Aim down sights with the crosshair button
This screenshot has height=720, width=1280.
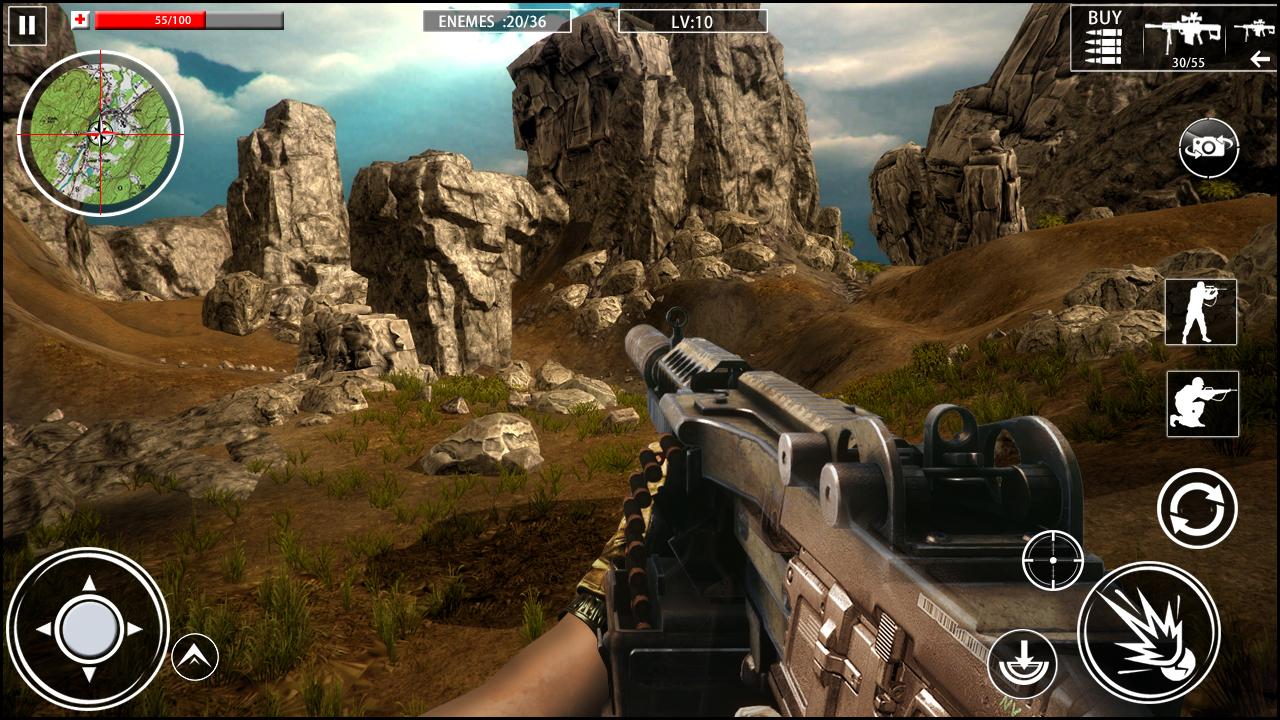point(1053,560)
